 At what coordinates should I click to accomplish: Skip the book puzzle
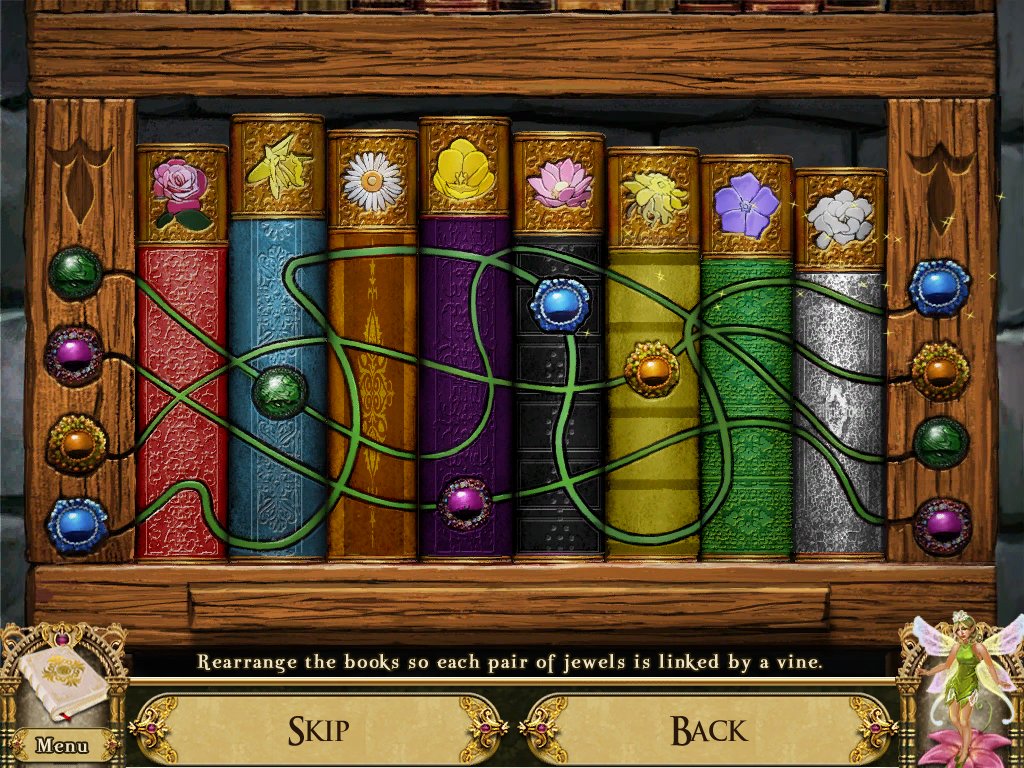(x=318, y=730)
